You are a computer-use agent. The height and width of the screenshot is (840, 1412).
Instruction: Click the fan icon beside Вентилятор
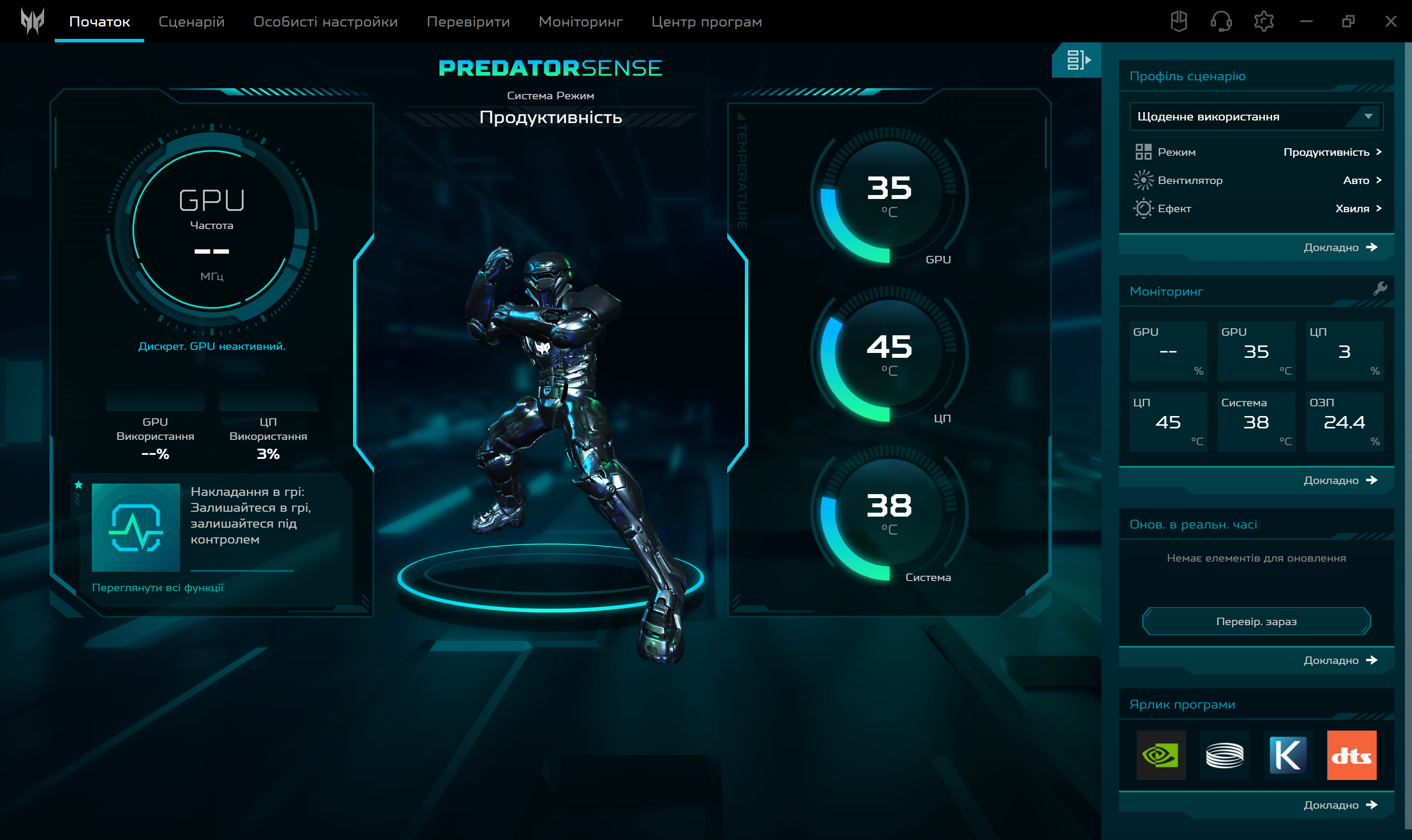coord(1144,180)
